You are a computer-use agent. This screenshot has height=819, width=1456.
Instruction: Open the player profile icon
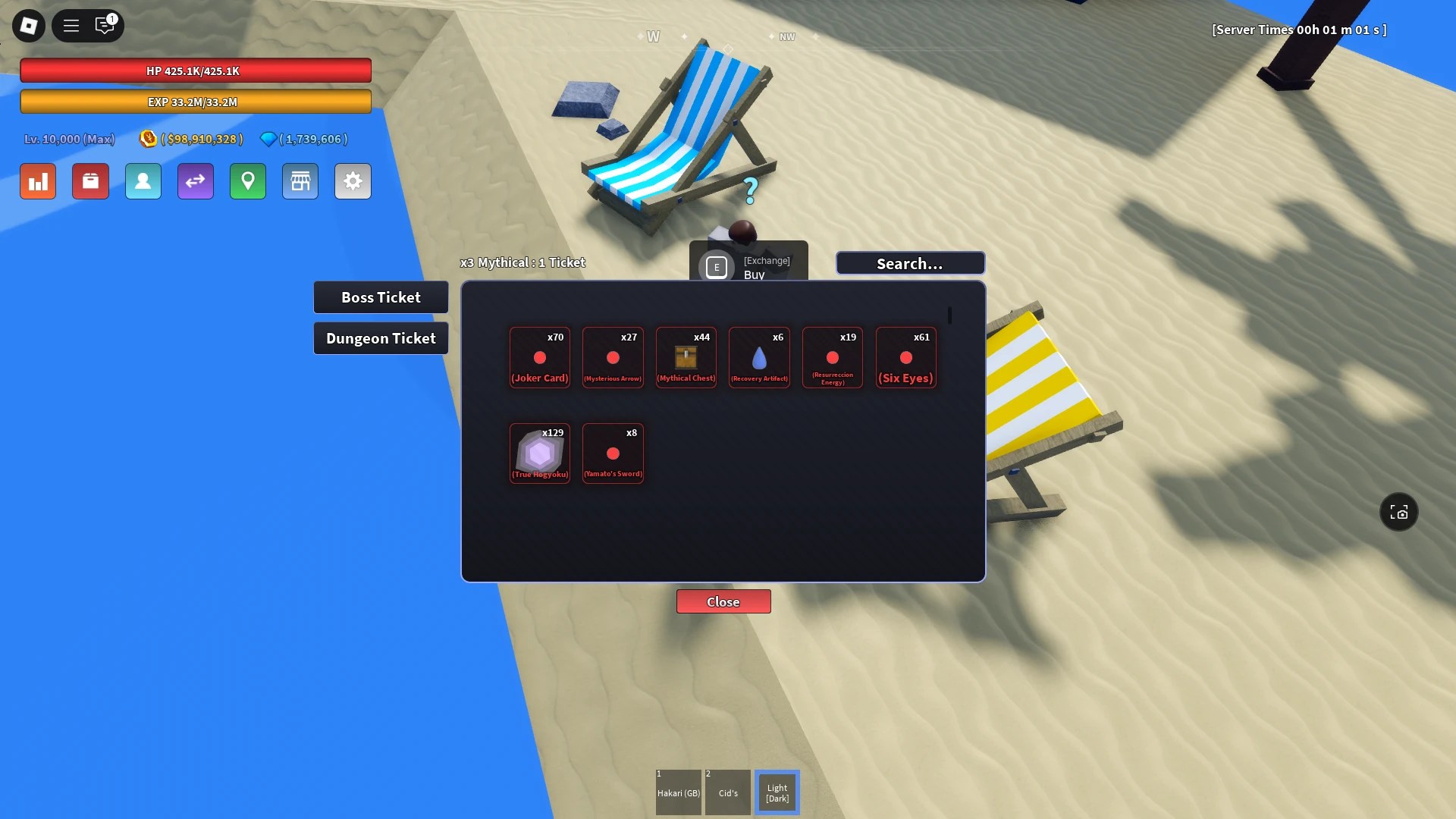coord(143,181)
